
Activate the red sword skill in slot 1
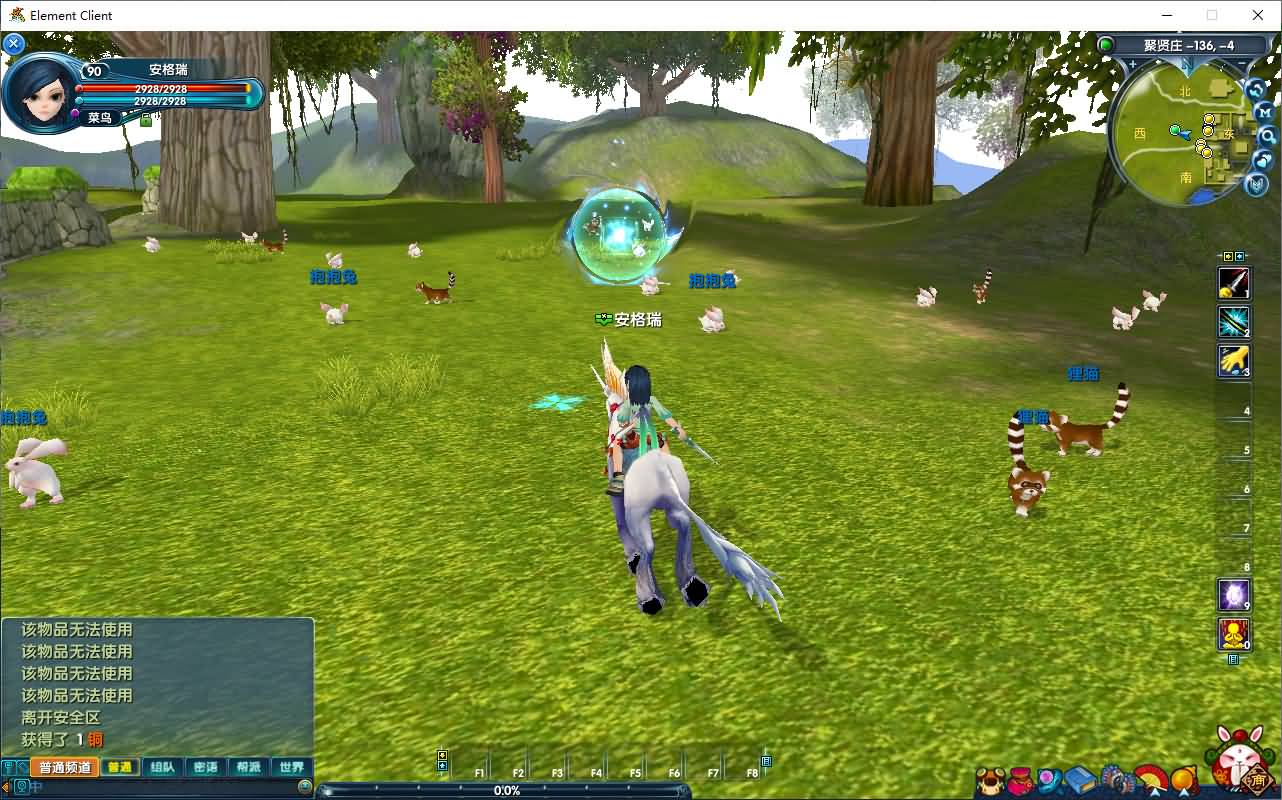[x=1233, y=283]
